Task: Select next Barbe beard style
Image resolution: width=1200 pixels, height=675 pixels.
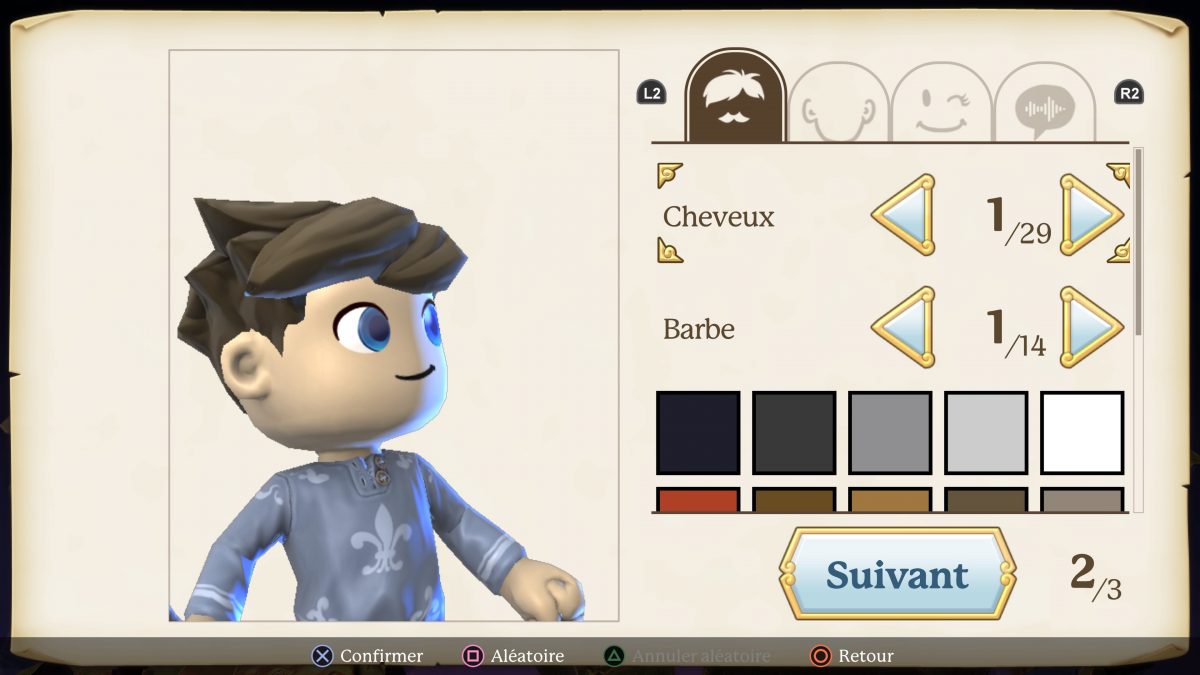Action: pyautogui.click(x=1090, y=327)
